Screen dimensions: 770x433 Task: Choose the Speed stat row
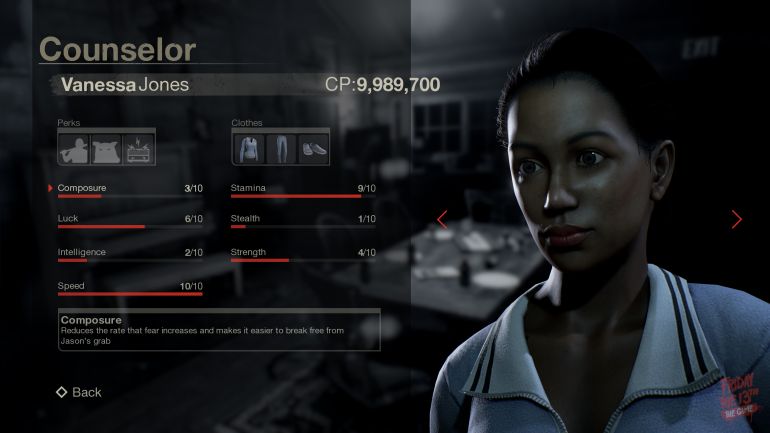tap(130, 287)
